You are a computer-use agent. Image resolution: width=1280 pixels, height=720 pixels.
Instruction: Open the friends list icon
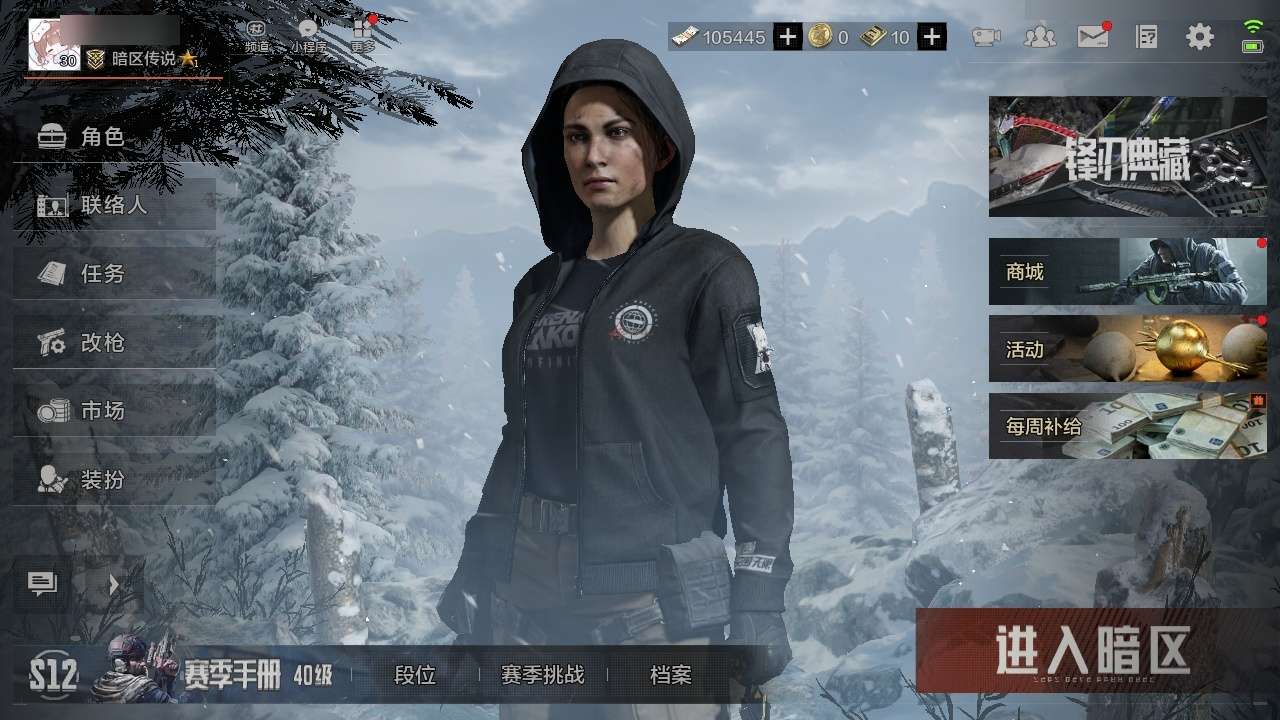1040,37
